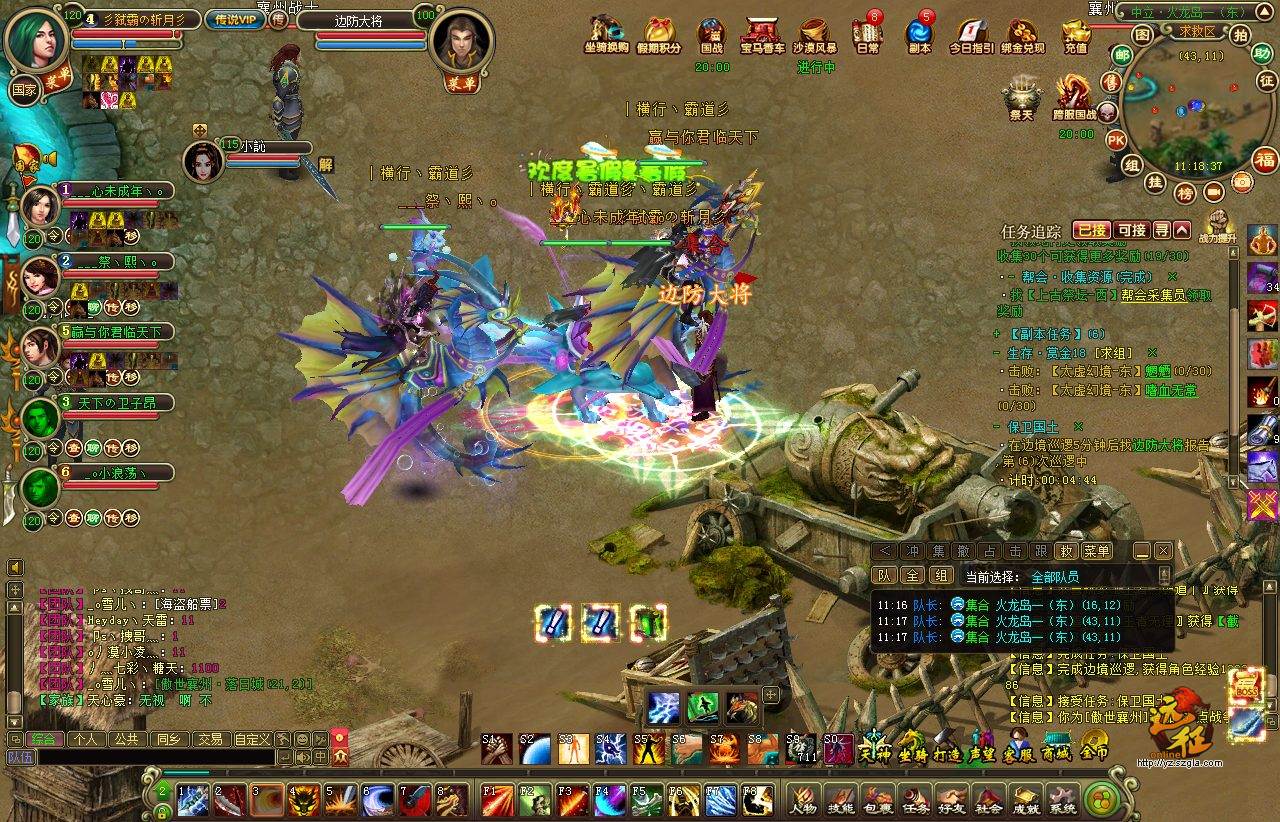
Task: Open the 商城 shop icon
Action: pyautogui.click(x=1056, y=746)
